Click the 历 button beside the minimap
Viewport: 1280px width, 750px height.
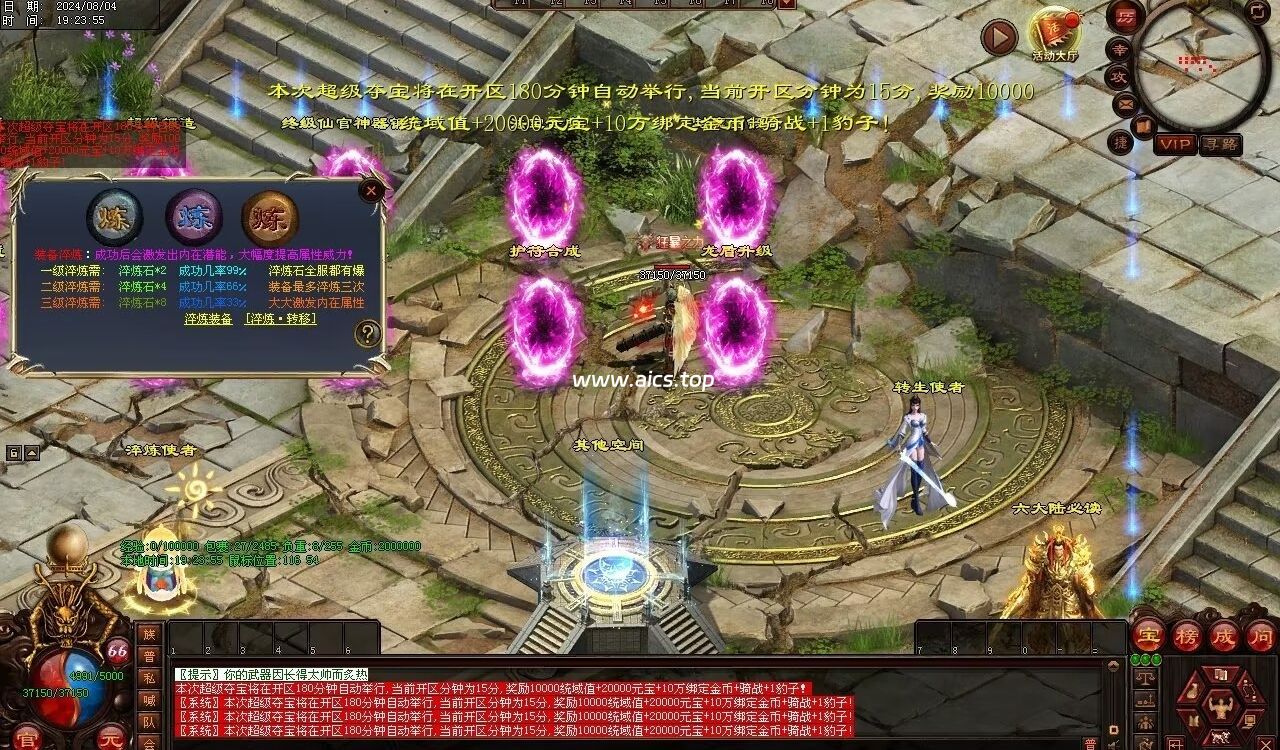1125,17
